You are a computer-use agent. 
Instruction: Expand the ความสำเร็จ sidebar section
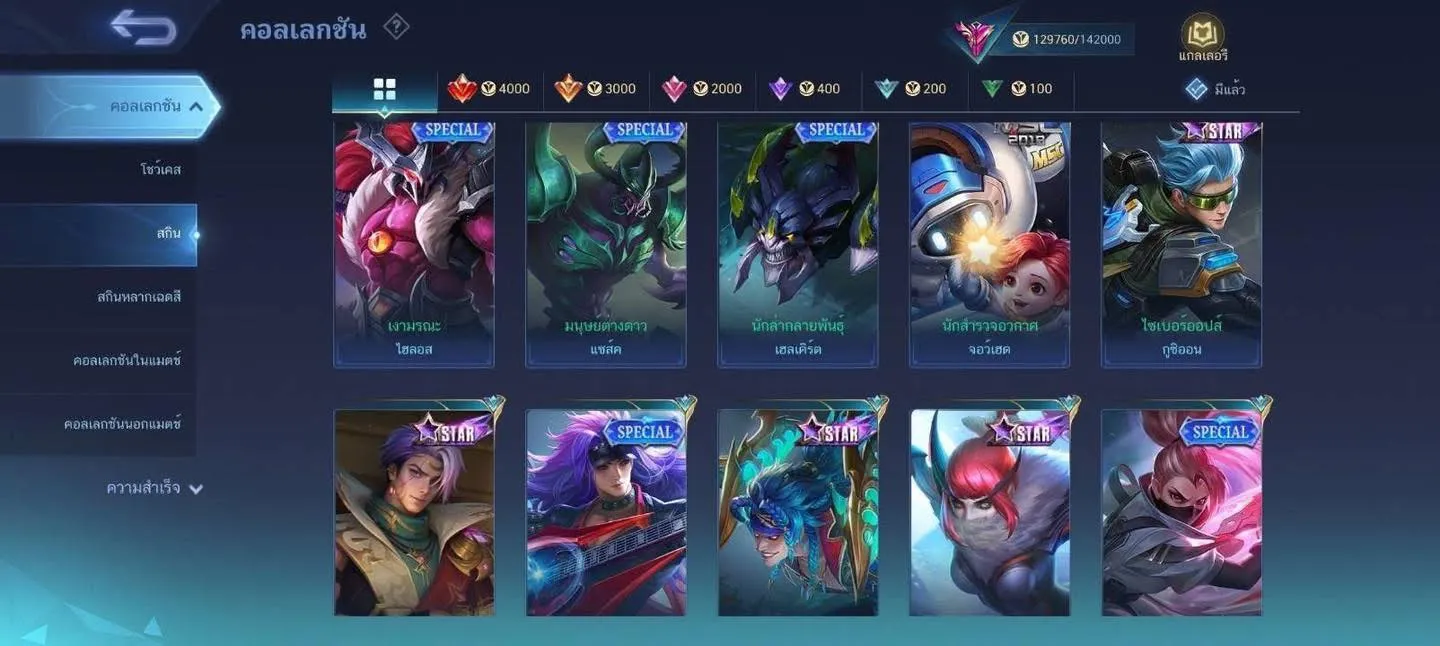tap(154, 488)
